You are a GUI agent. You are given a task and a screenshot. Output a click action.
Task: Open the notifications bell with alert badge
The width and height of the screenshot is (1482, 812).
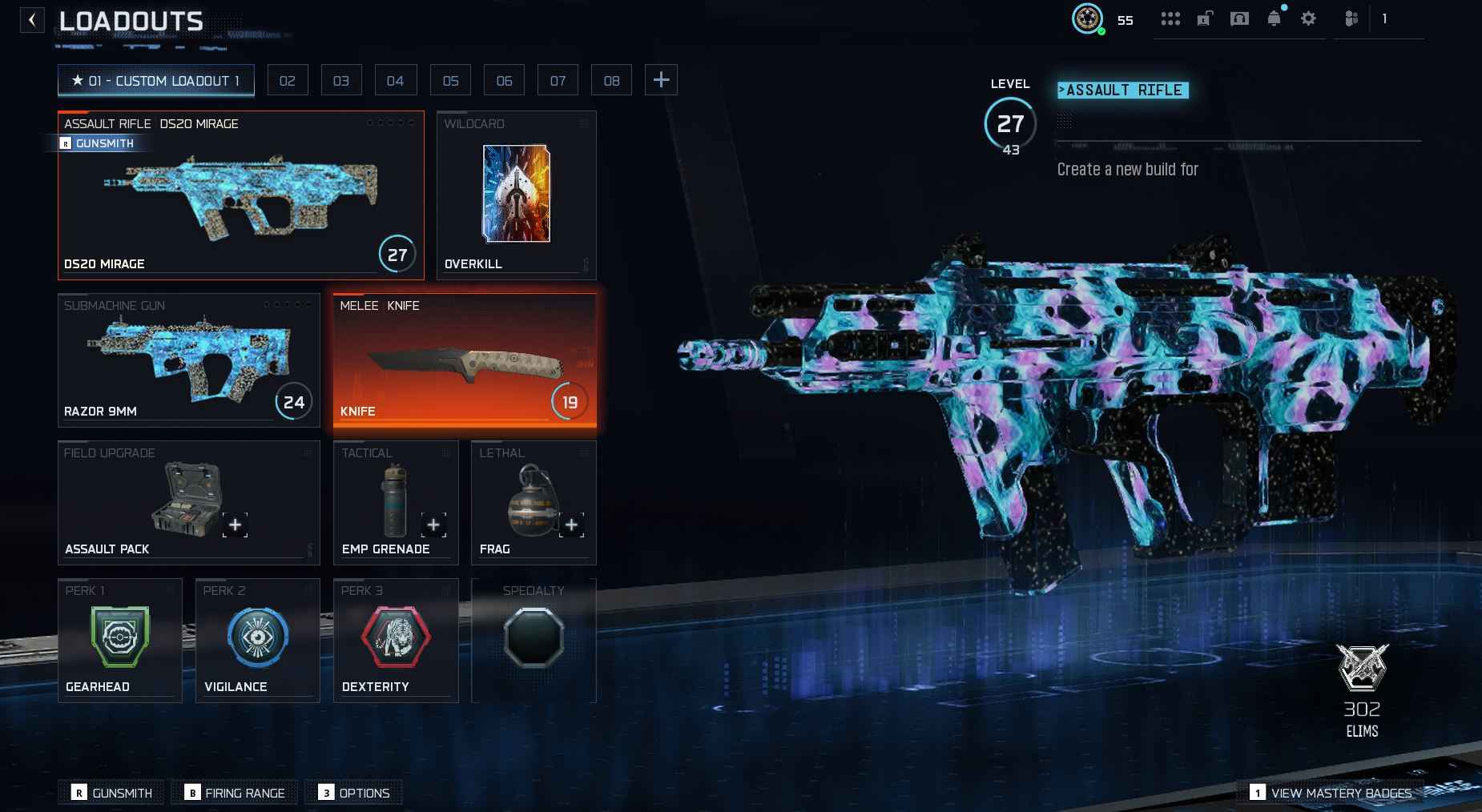click(1275, 18)
